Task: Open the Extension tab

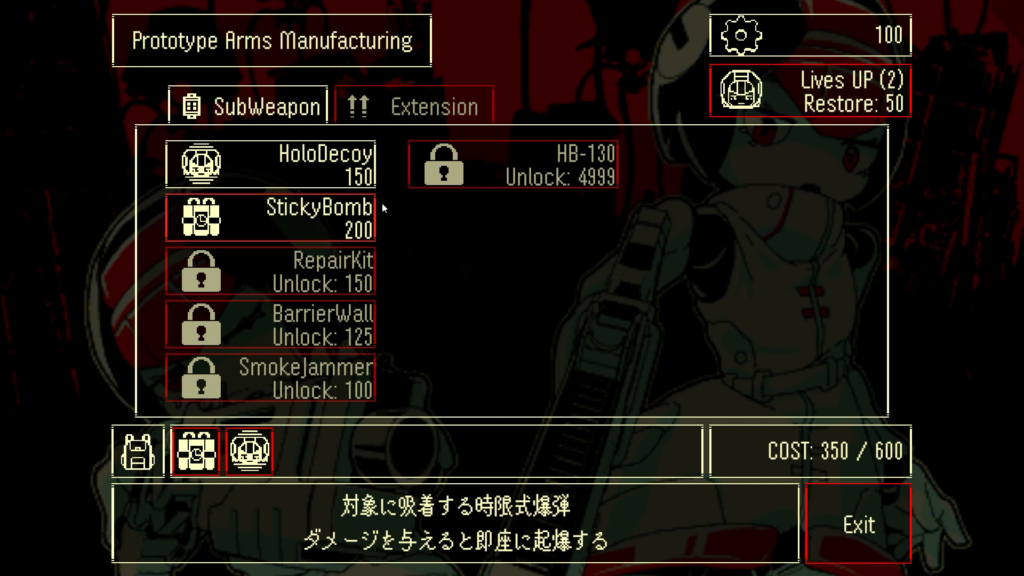Action: tap(414, 106)
